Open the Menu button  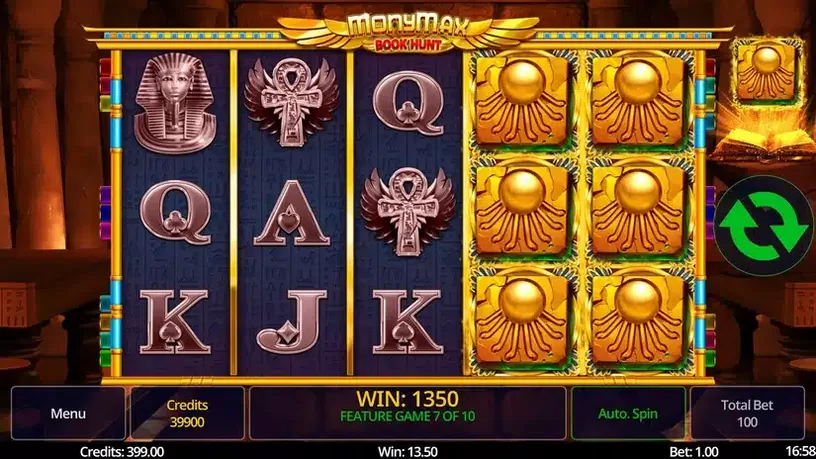pos(68,413)
